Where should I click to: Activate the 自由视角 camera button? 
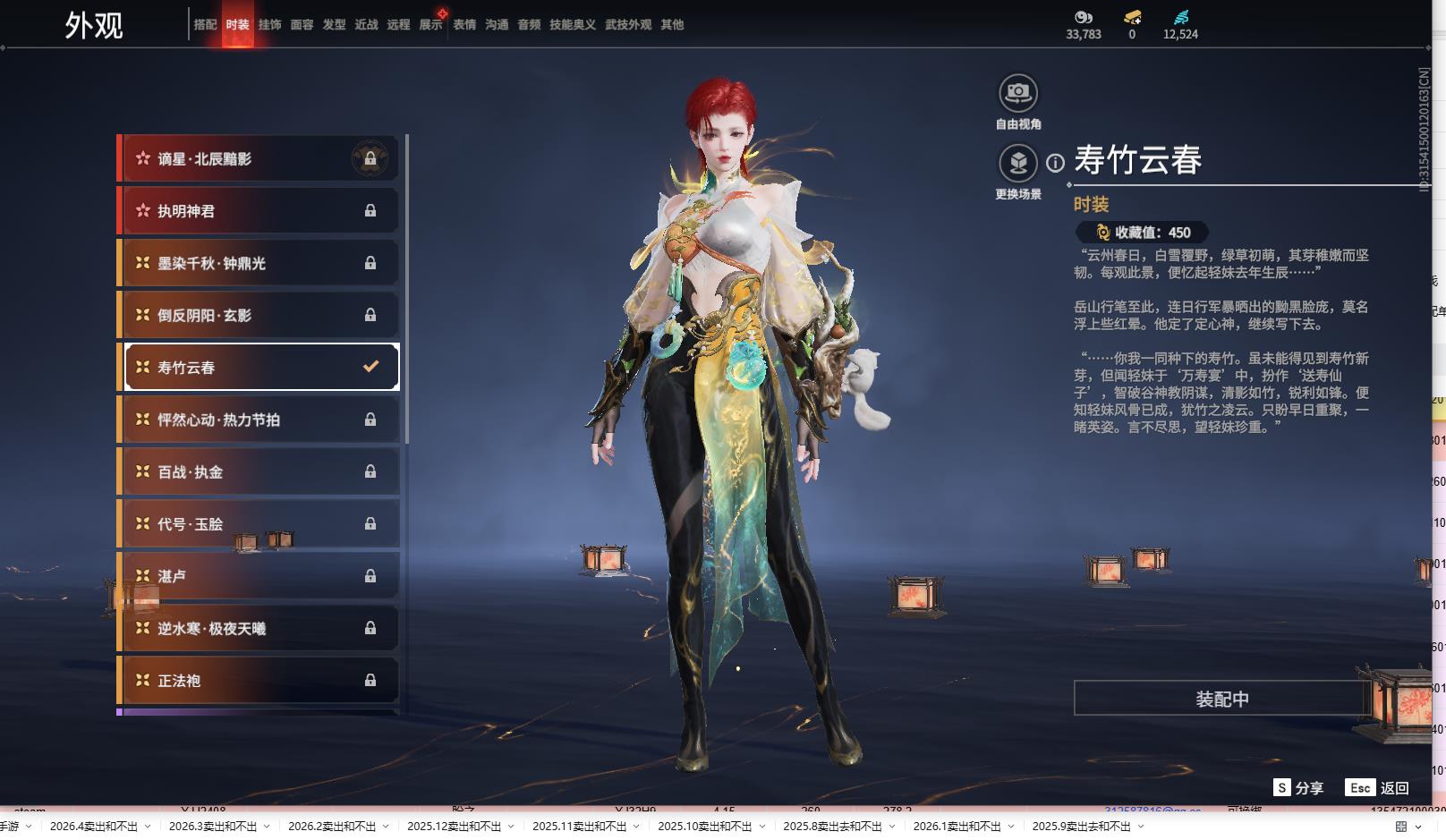(x=1018, y=93)
